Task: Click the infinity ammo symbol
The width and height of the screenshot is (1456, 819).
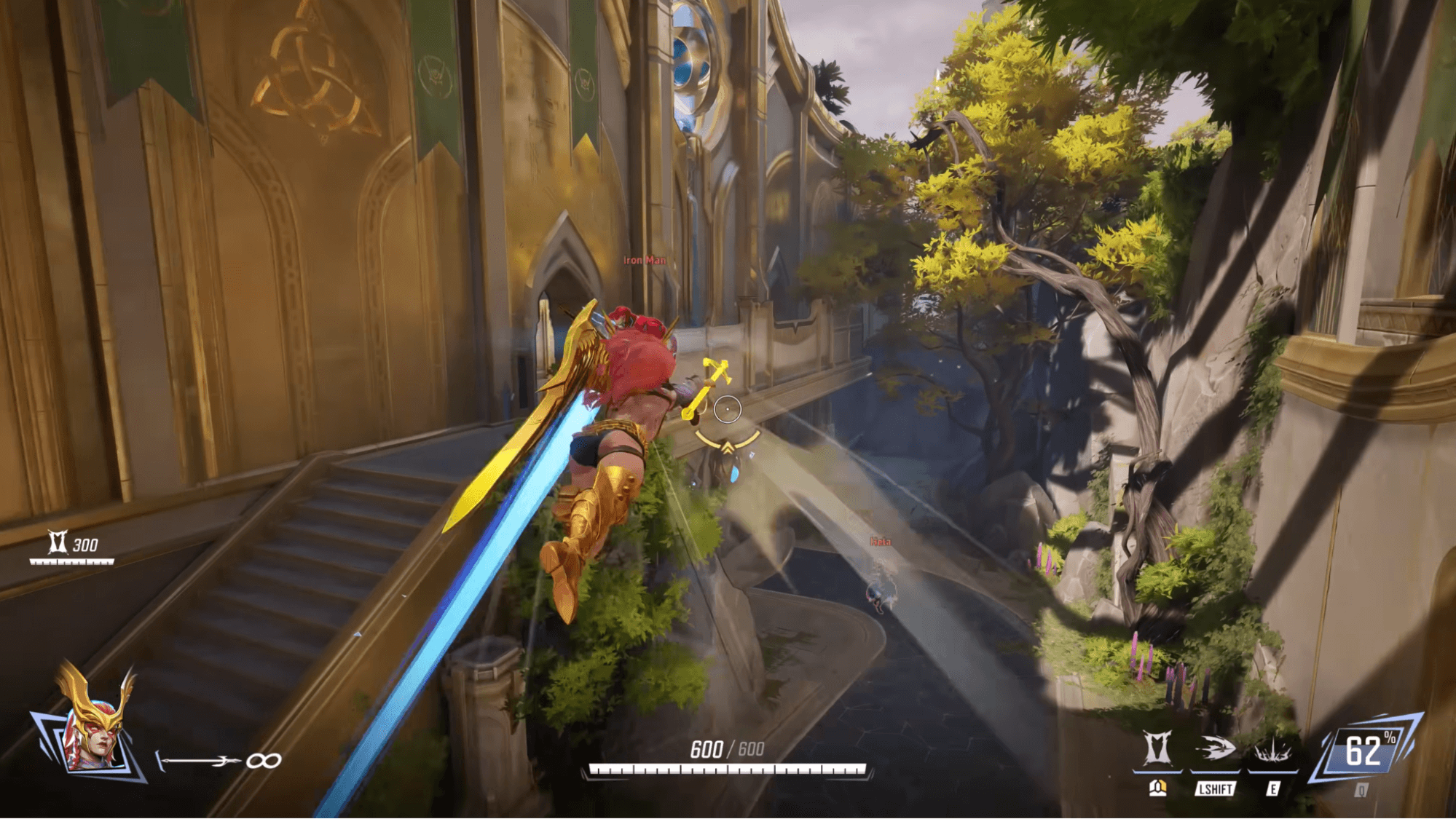Action: tap(262, 760)
